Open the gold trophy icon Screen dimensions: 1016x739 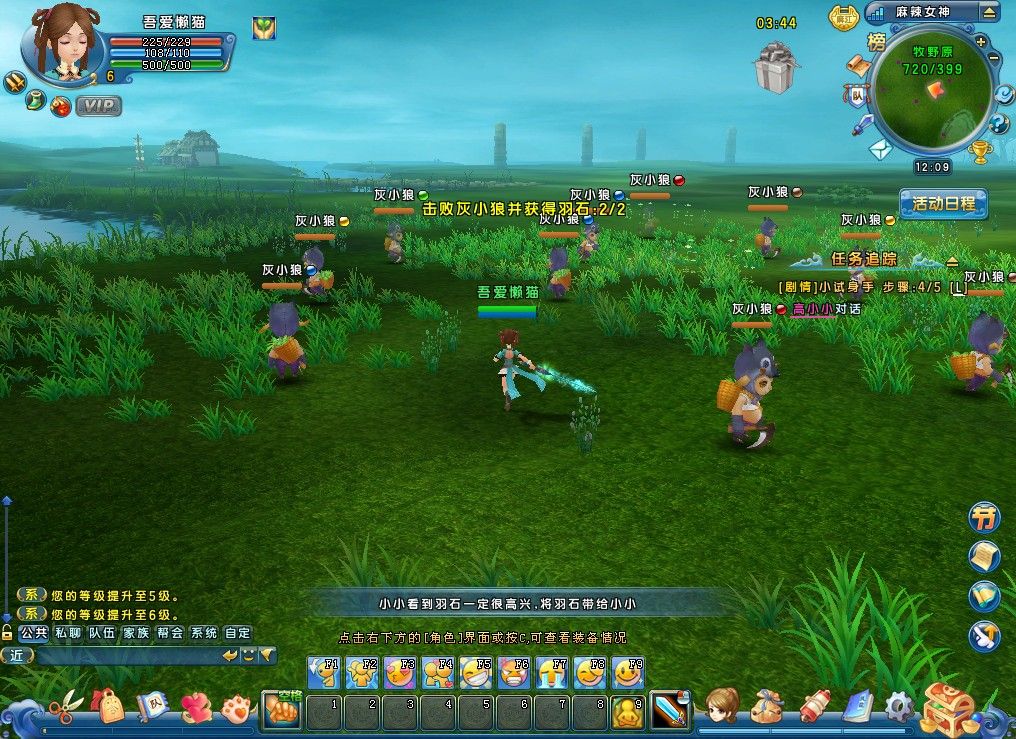[x=980, y=152]
